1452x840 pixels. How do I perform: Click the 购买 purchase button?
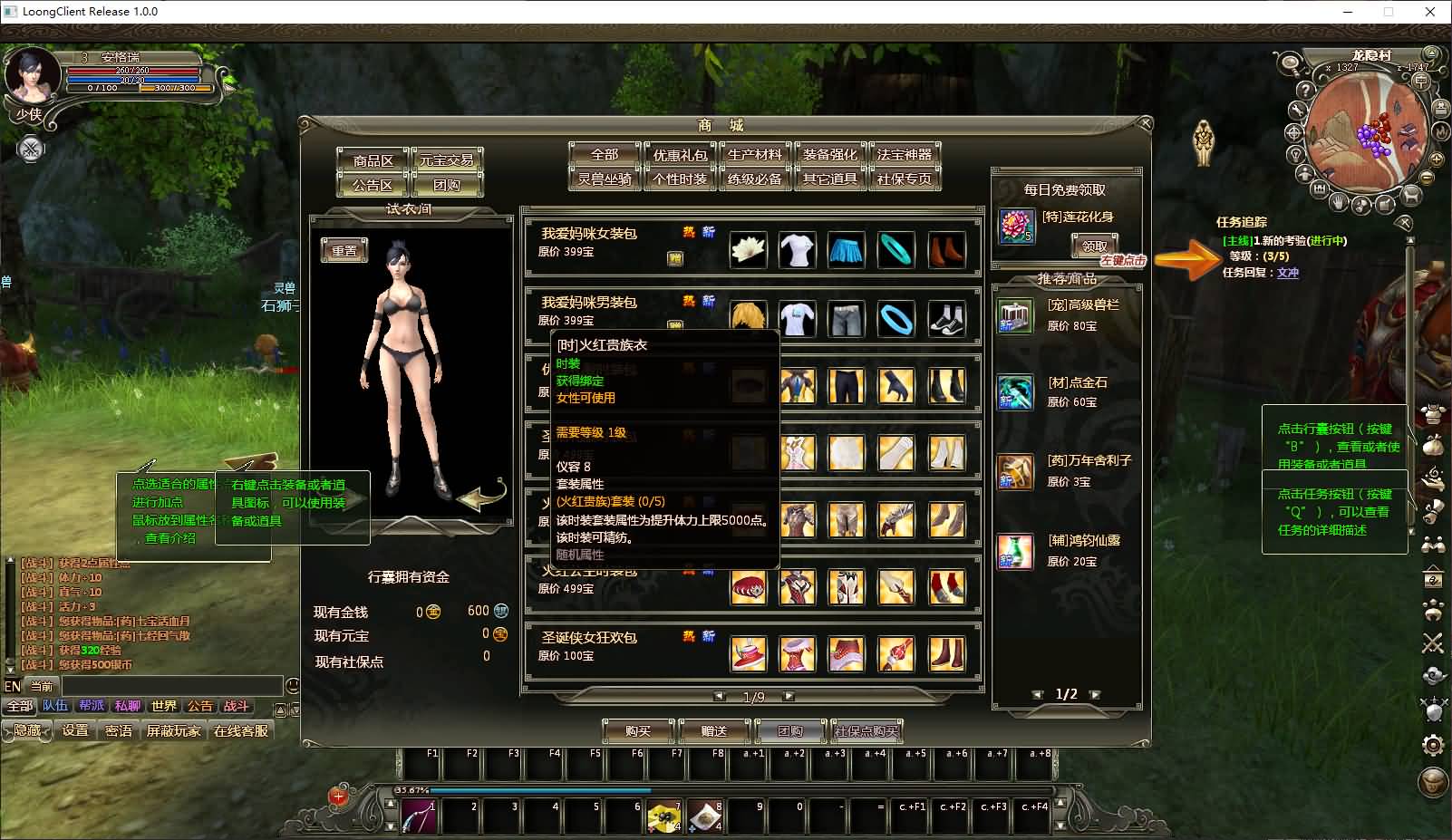[639, 731]
